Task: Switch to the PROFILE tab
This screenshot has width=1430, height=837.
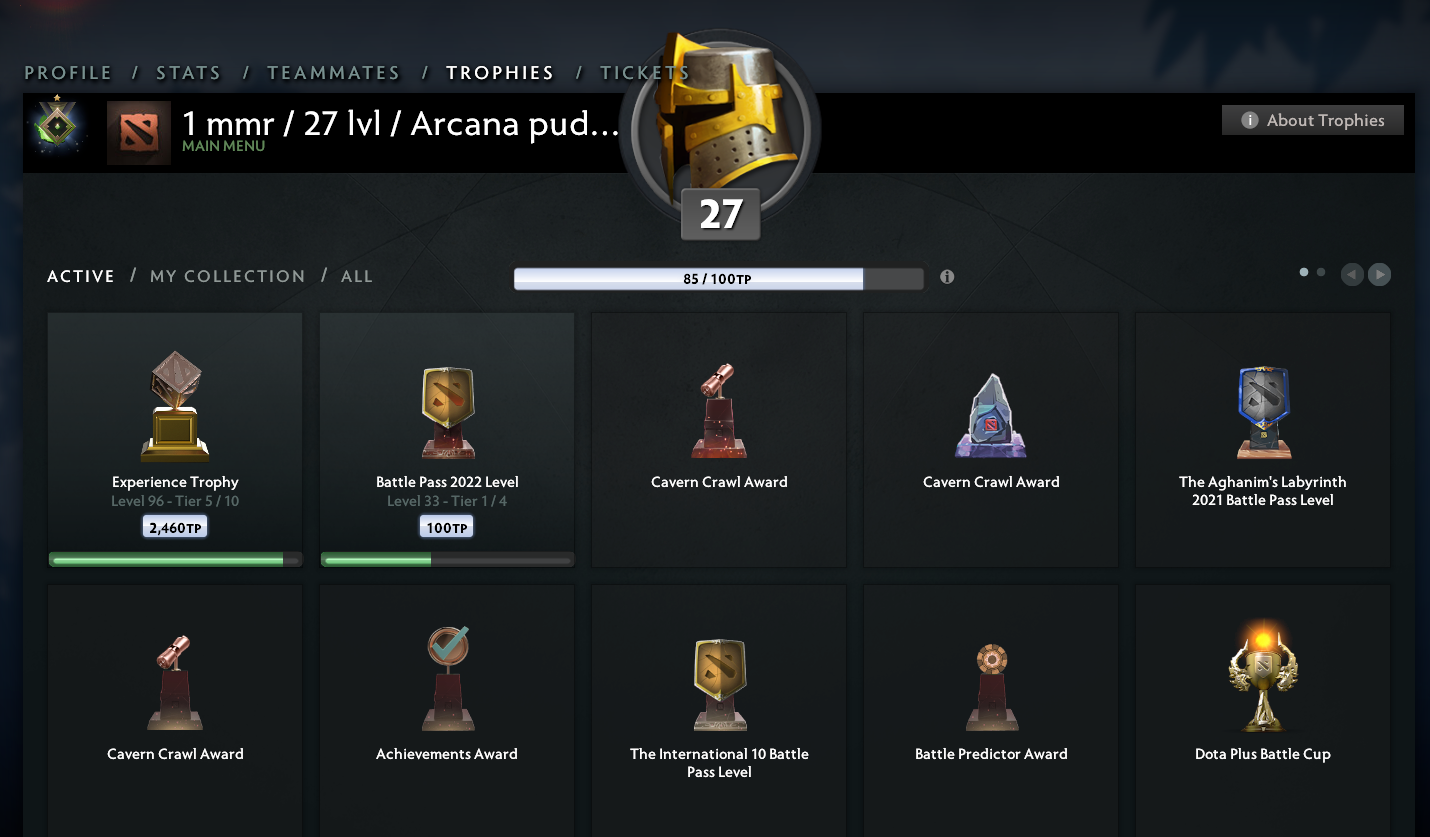Action: tap(68, 72)
